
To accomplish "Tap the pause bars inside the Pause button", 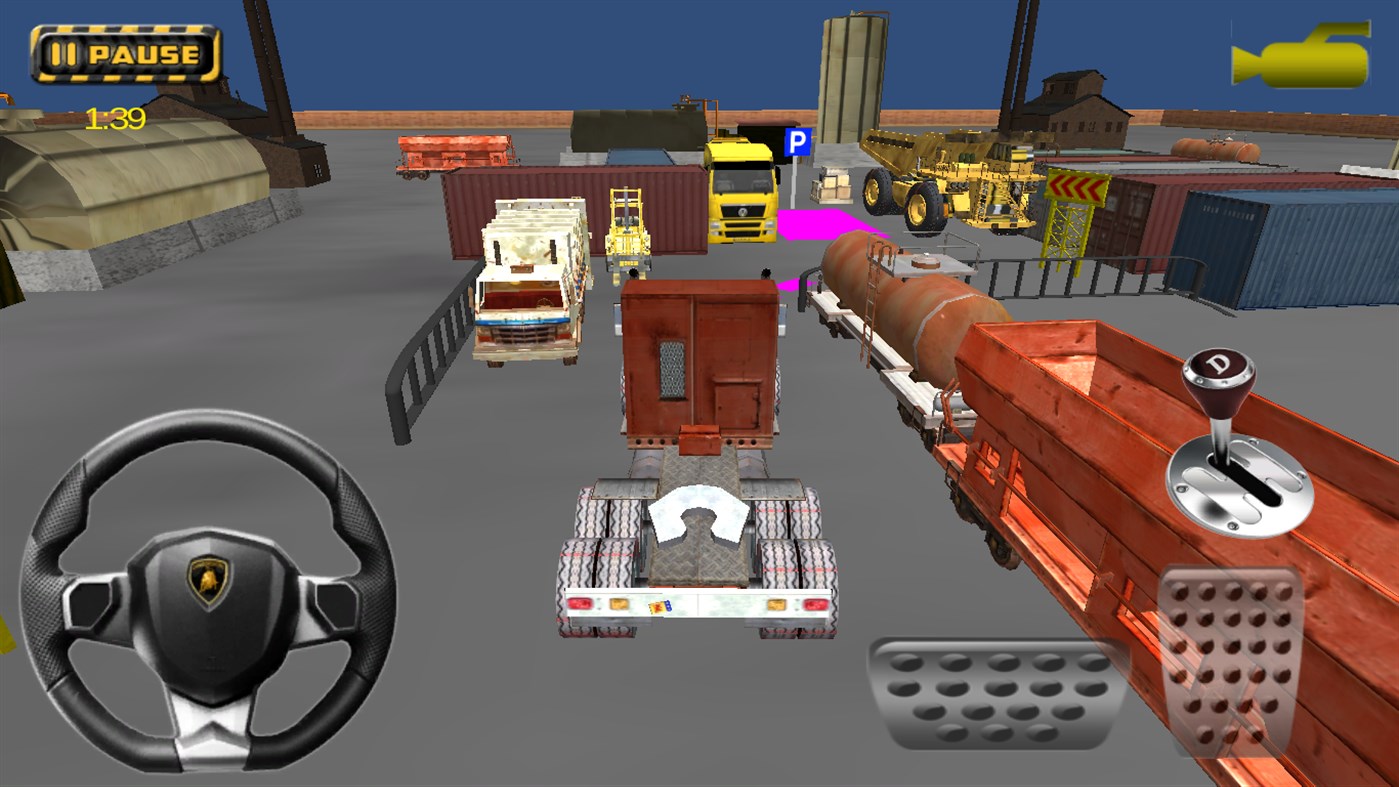I will click(65, 55).
